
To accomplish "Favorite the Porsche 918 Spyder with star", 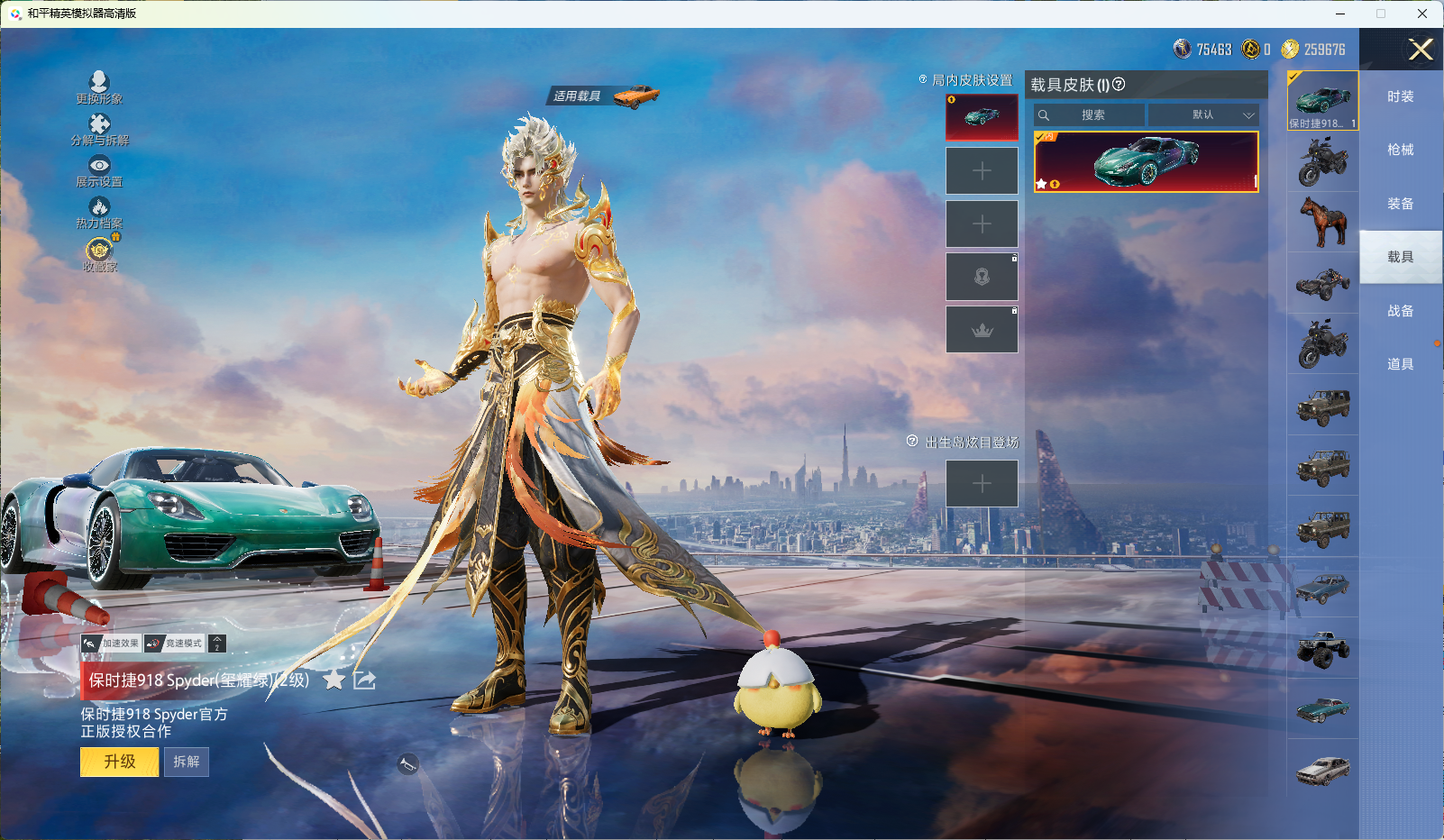I will (334, 680).
